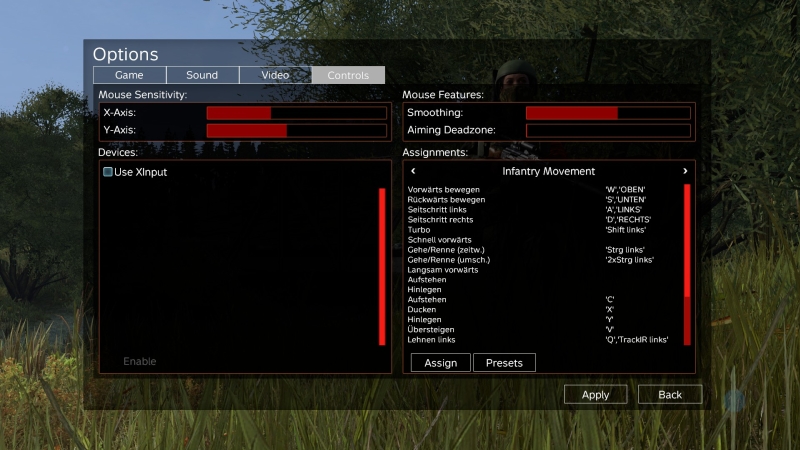Click the assignments list scrollbar
800x450 pixels.
coord(687,264)
